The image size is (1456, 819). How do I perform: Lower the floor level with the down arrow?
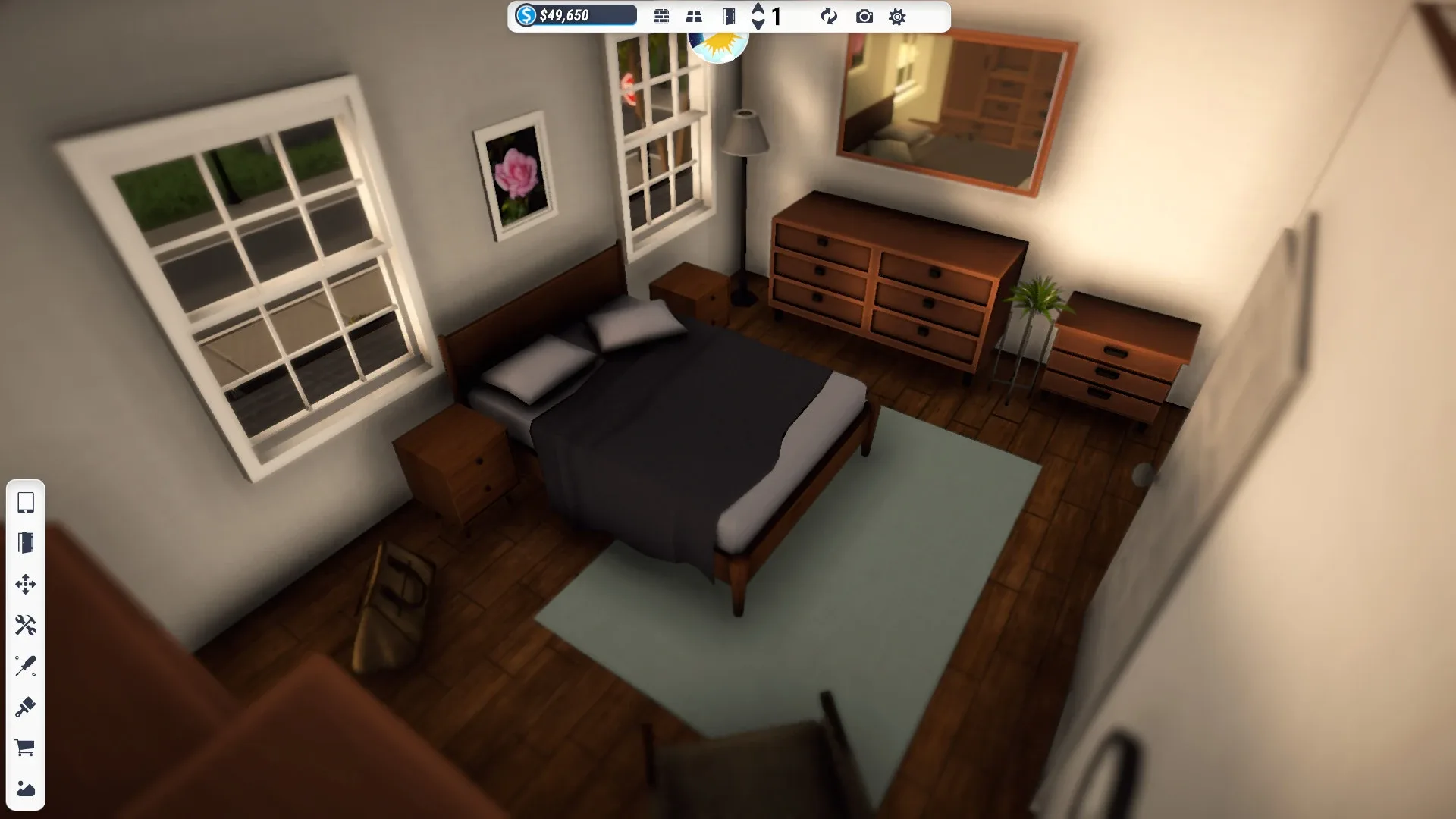pyautogui.click(x=758, y=24)
